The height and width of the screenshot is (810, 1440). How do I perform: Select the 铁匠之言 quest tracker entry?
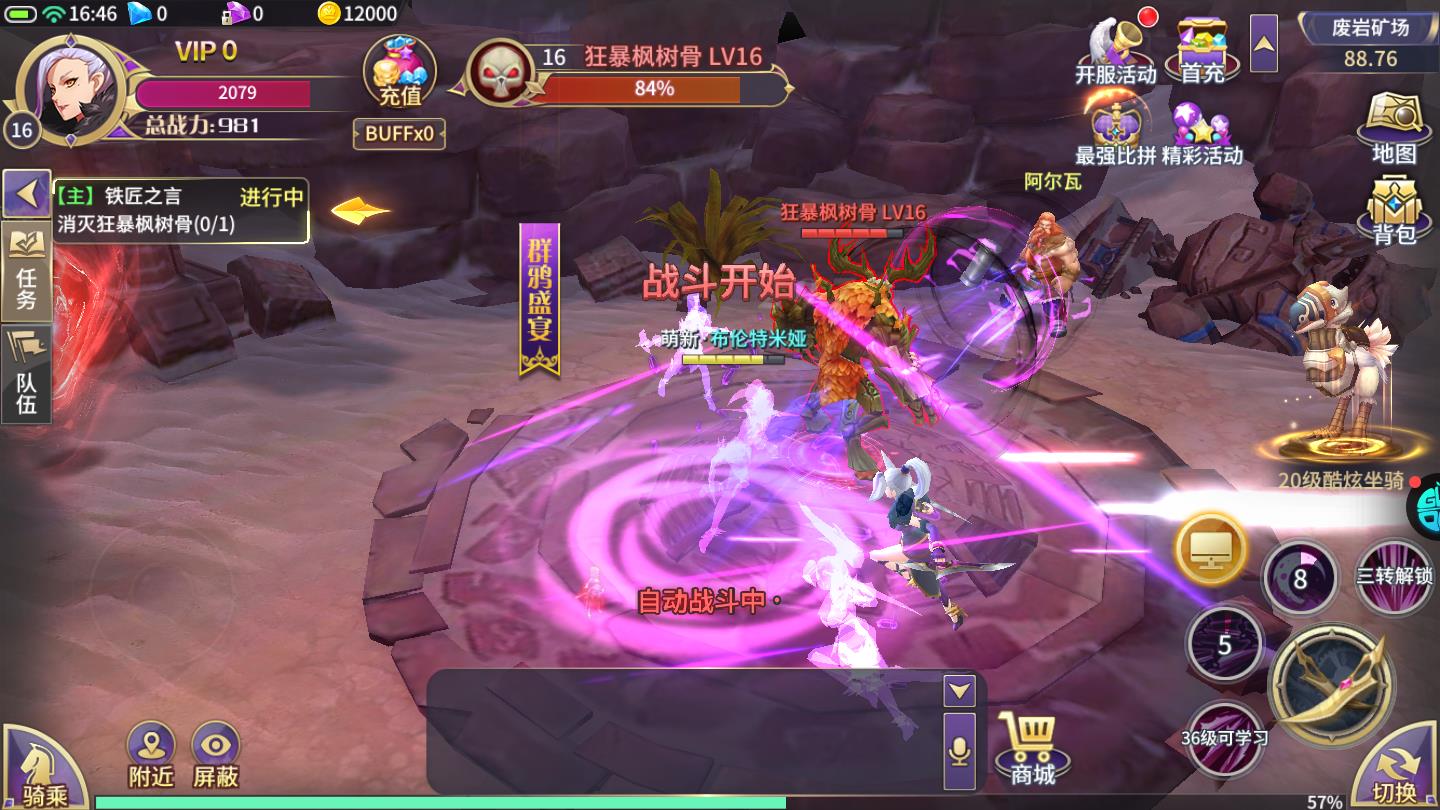180,210
